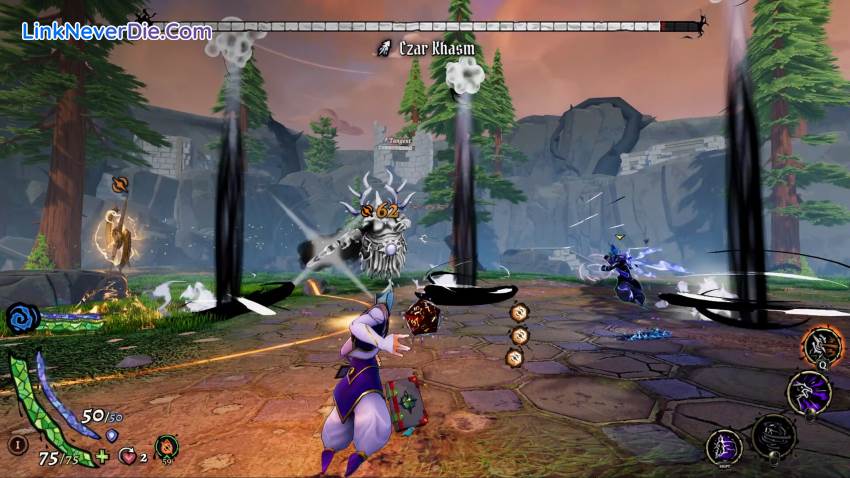This screenshot has width=850, height=478.
Task: Select the blue shield gem icon
Action: point(112,436)
